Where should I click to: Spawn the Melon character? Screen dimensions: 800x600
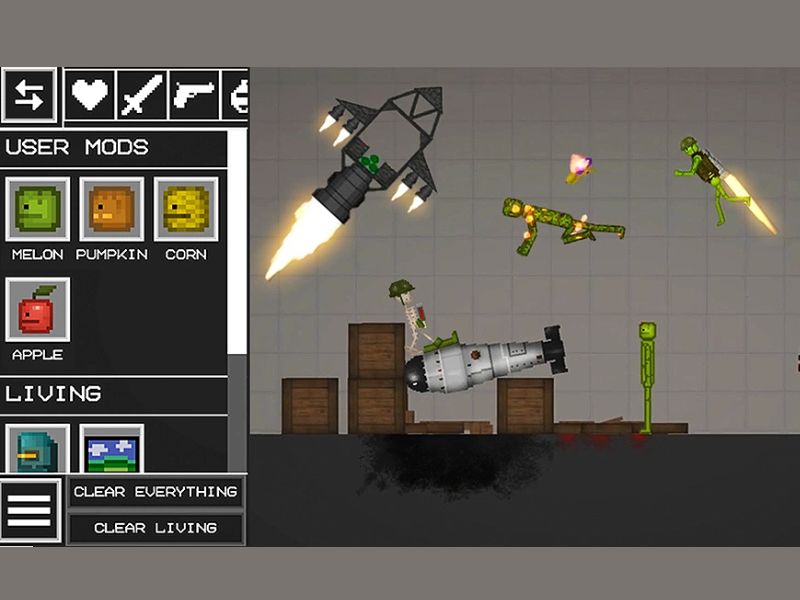point(38,210)
